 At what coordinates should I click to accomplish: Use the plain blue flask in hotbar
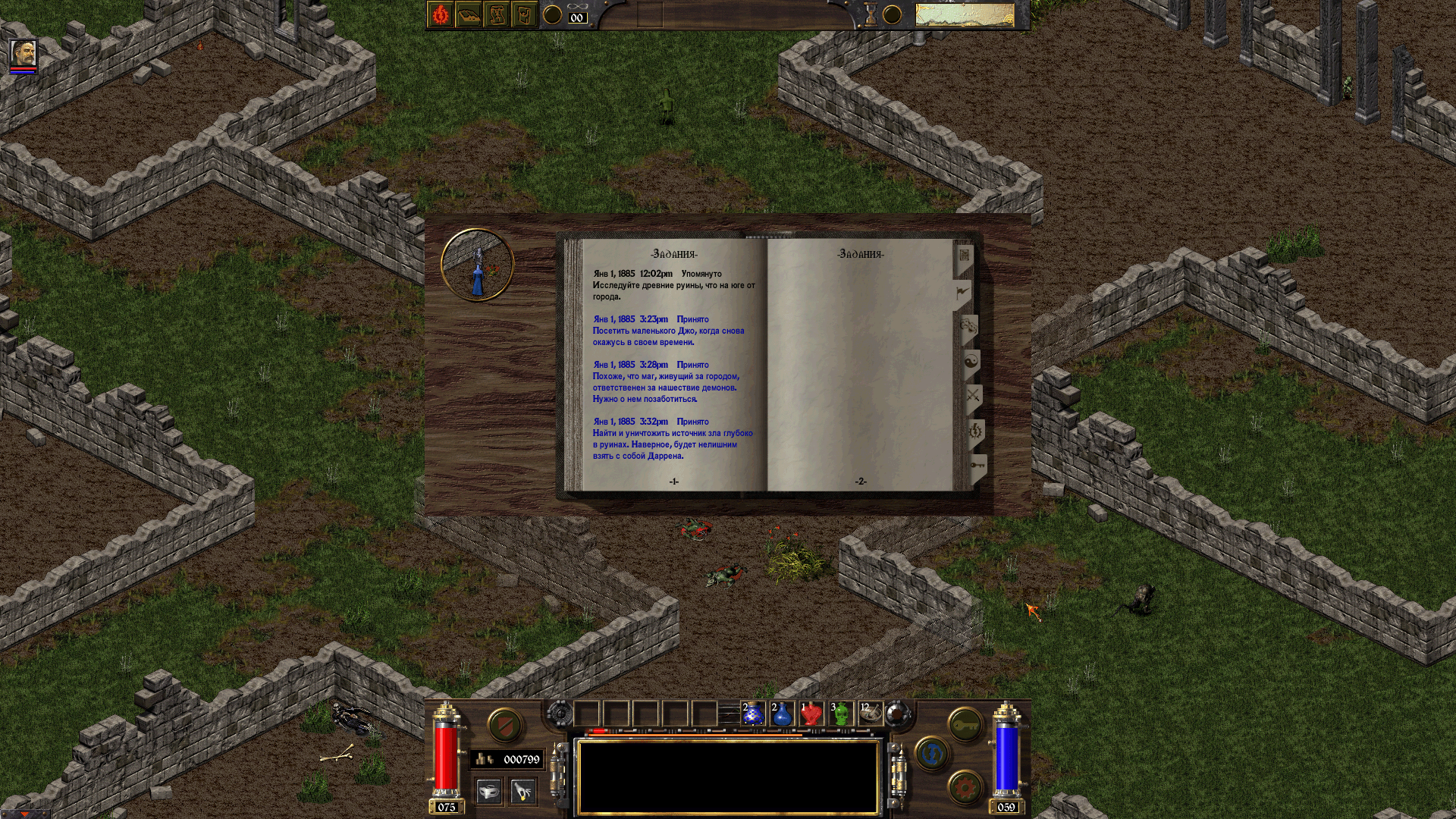tap(782, 714)
